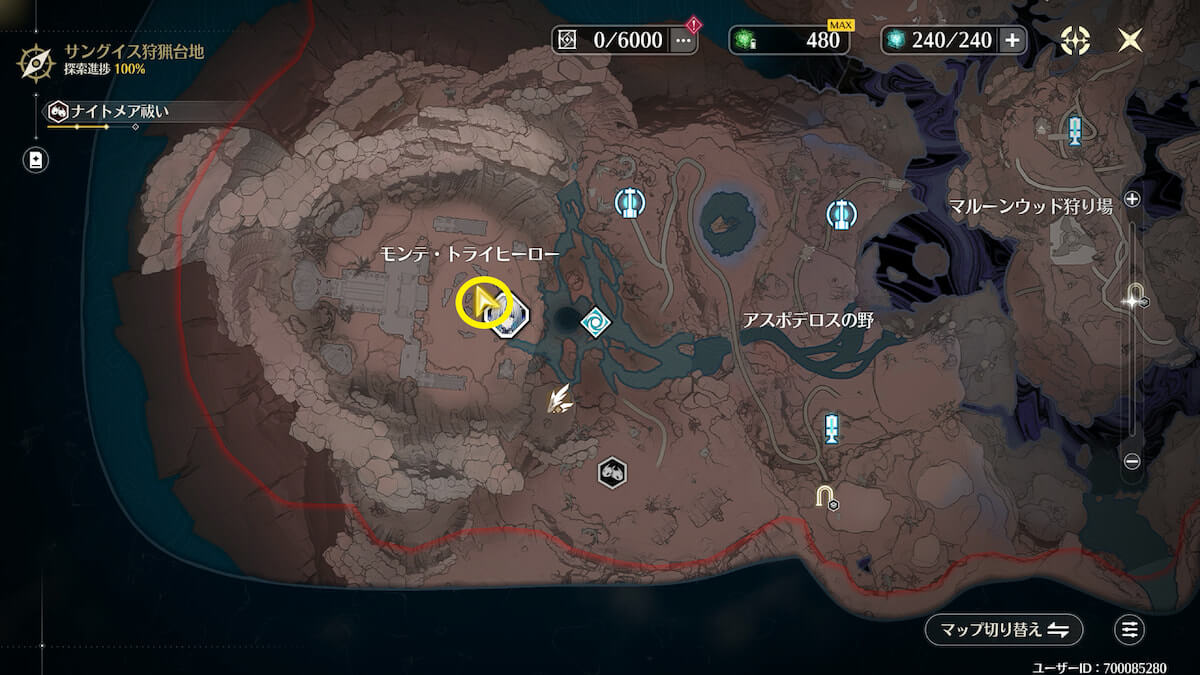The width and height of the screenshot is (1200, 675).
Task: Click the map zoom-in plus button
Action: click(1132, 199)
